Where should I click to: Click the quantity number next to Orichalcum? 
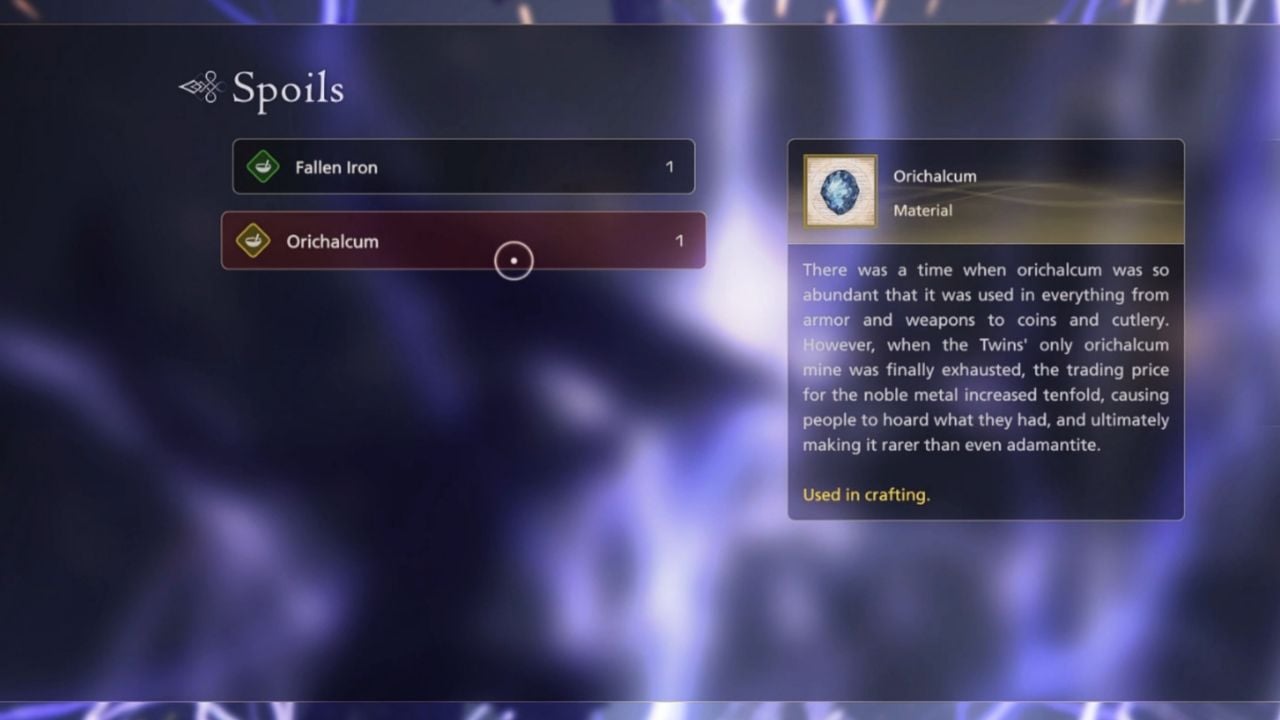pyautogui.click(x=679, y=241)
